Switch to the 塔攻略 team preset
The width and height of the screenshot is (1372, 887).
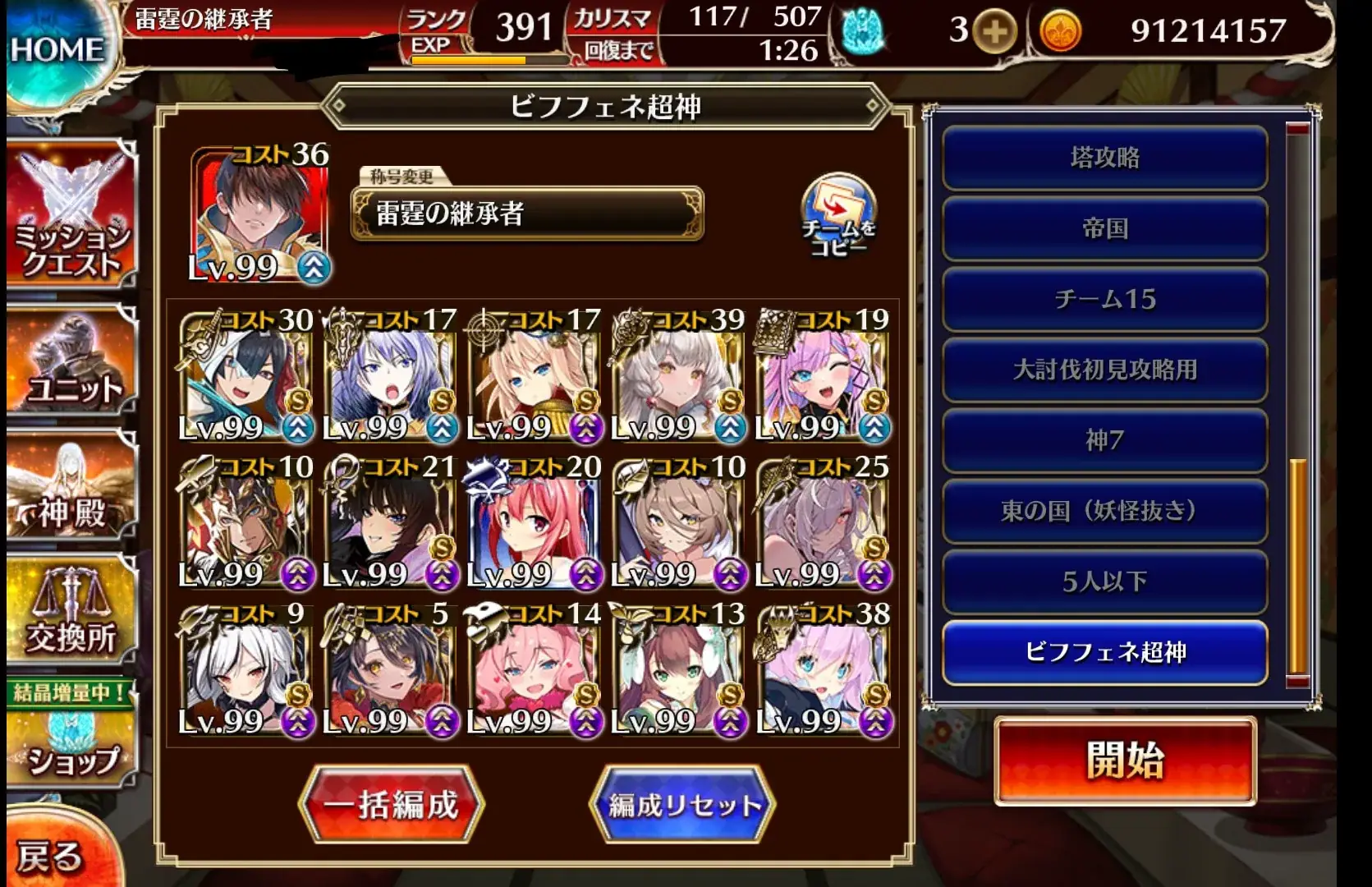click(1104, 159)
